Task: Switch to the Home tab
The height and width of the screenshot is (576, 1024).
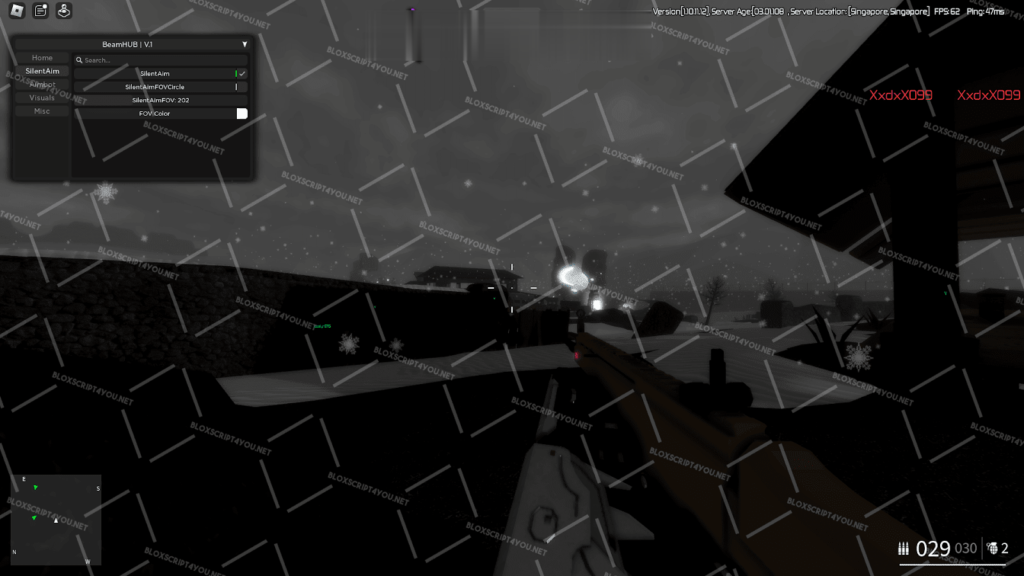Action: pyautogui.click(x=42, y=58)
